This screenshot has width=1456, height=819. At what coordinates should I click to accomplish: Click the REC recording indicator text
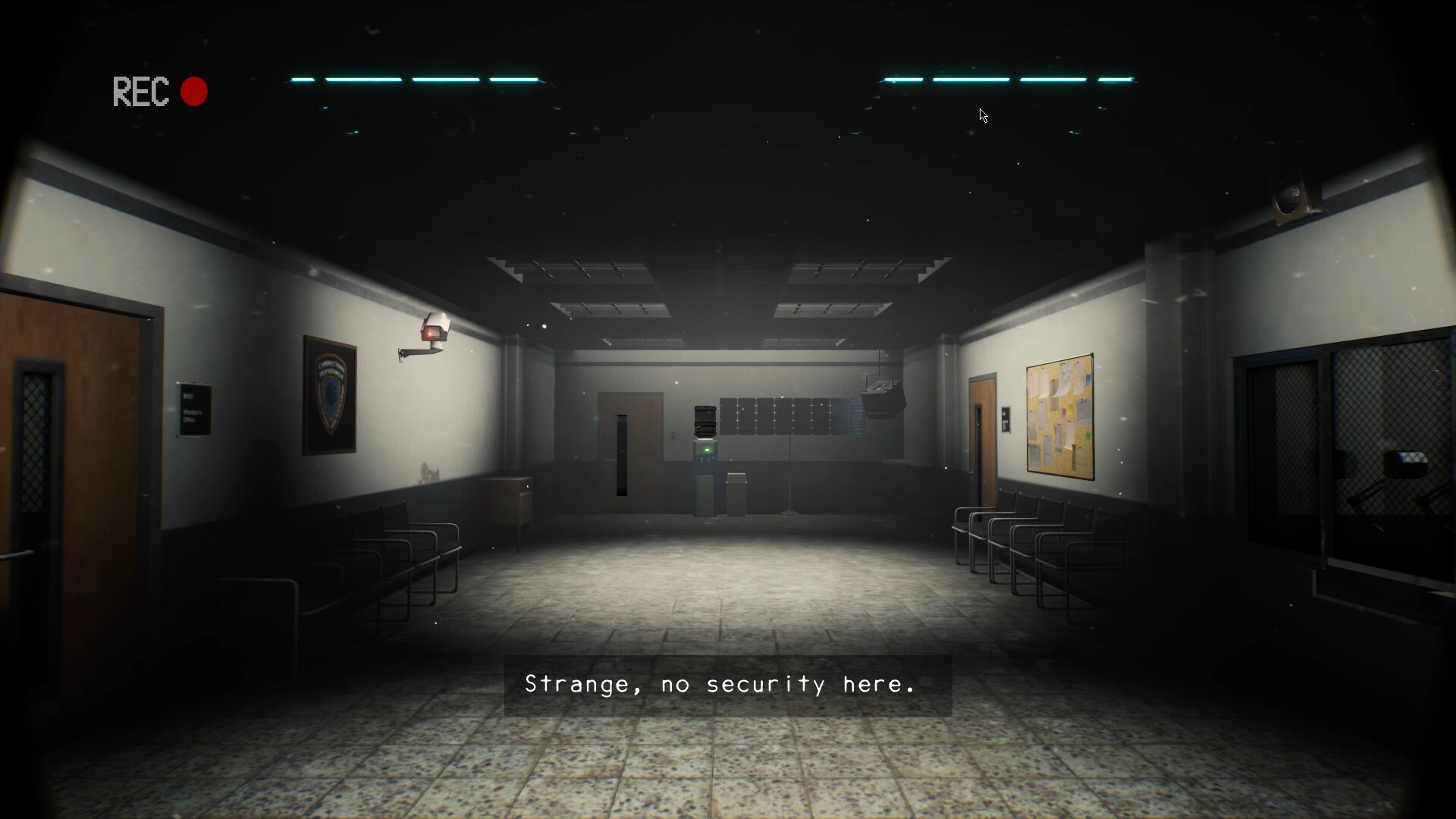click(x=140, y=92)
